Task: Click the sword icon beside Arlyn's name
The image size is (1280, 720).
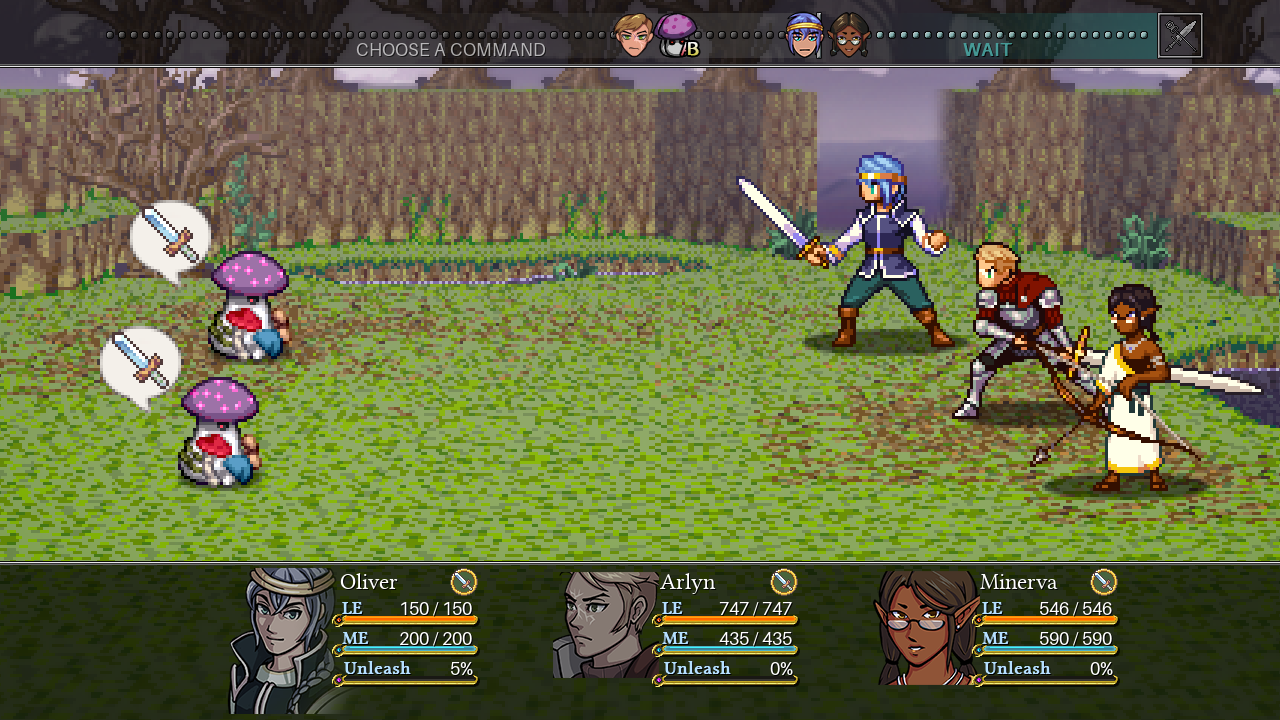Action: [784, 582]
